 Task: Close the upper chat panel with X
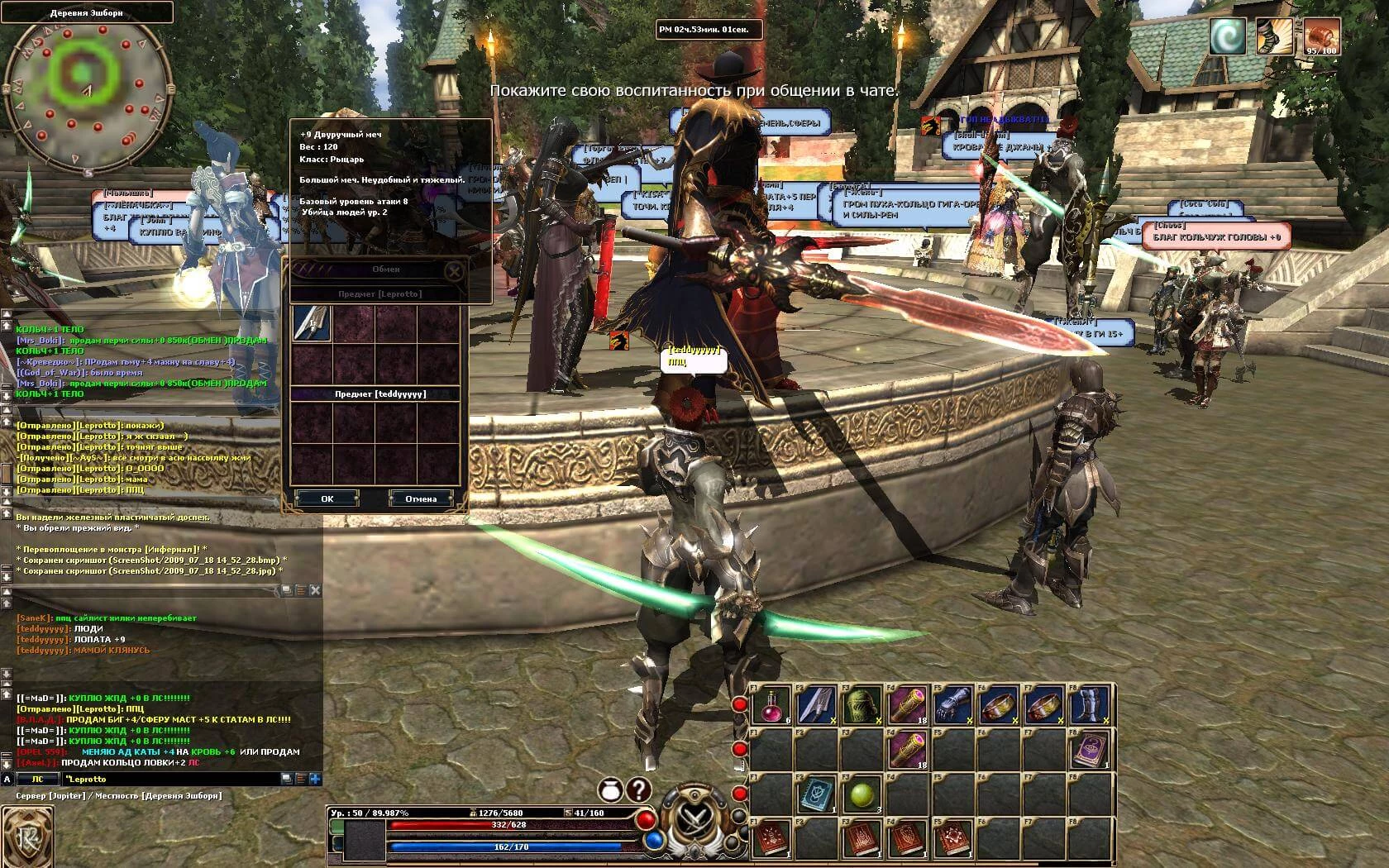(x=315, y=590)
